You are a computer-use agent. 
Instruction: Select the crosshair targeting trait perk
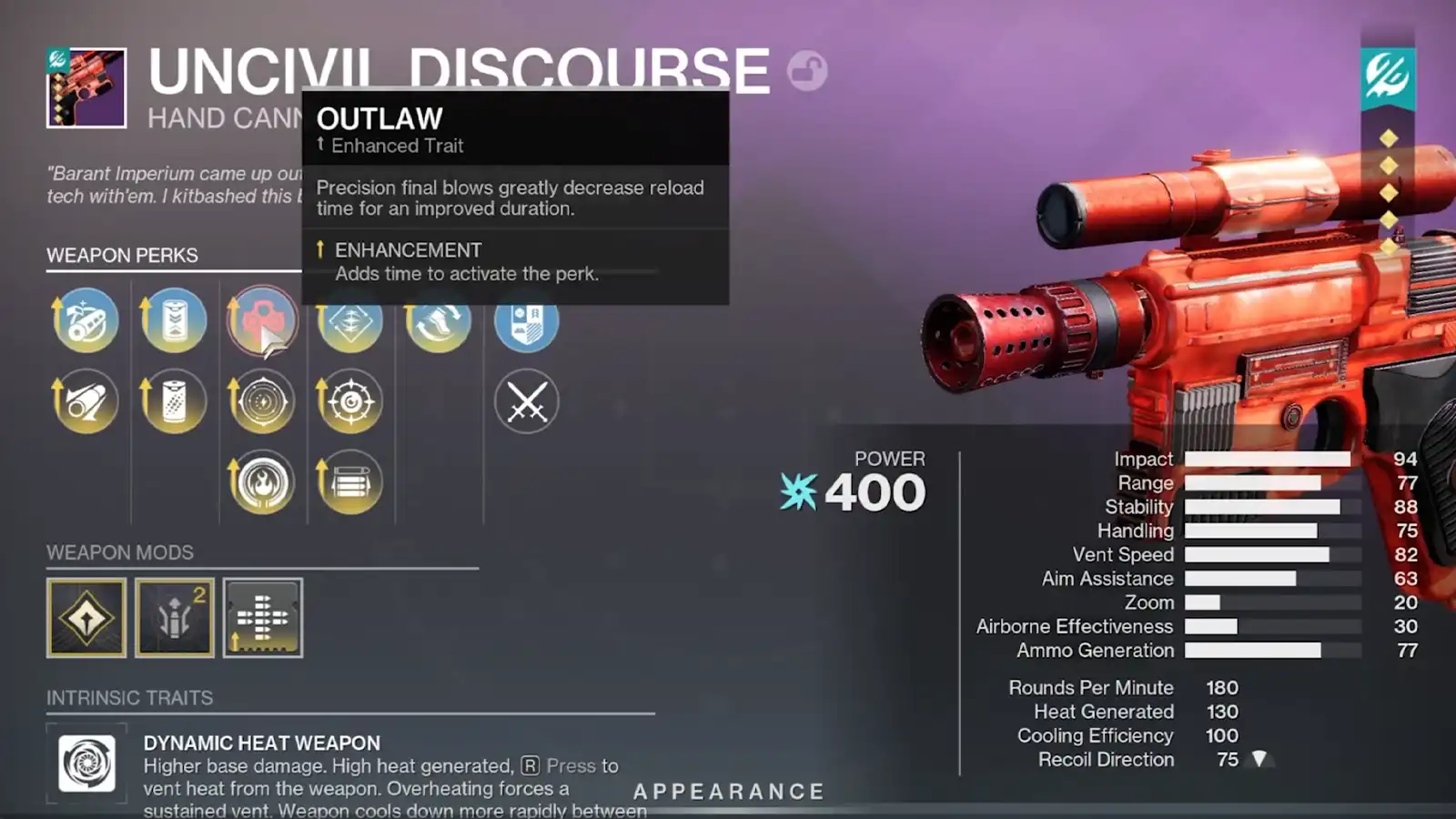[x=350, y=400]
